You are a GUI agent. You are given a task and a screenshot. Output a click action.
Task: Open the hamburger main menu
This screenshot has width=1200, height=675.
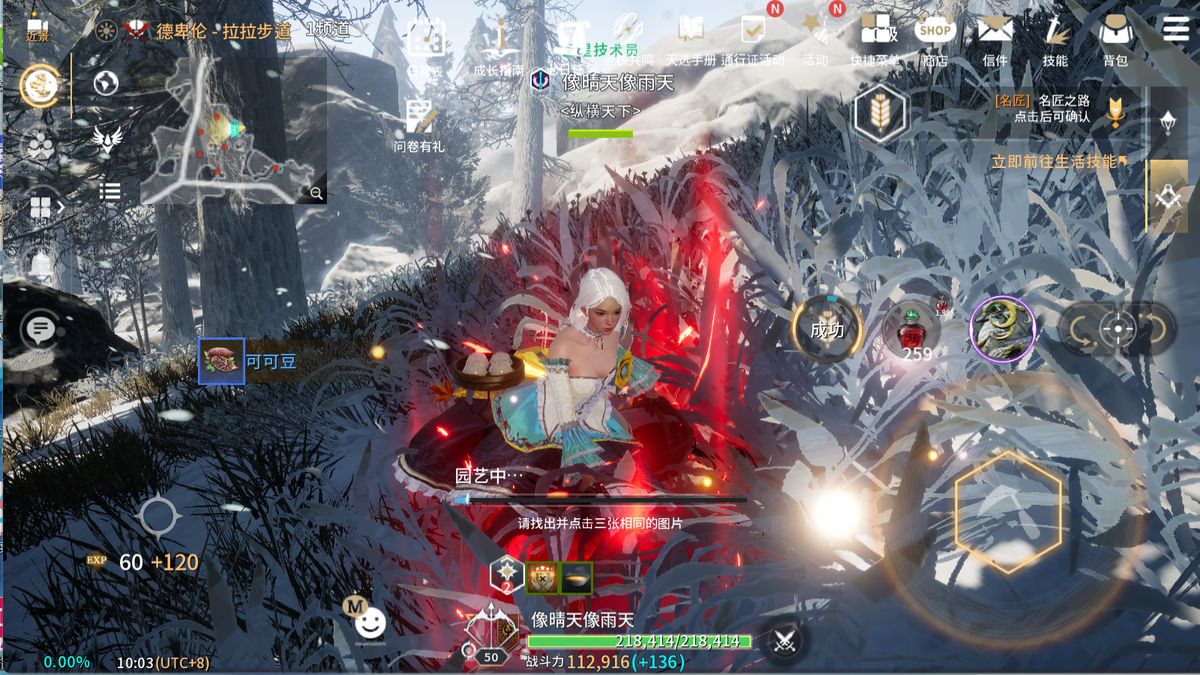click(x=1176, y=28)
